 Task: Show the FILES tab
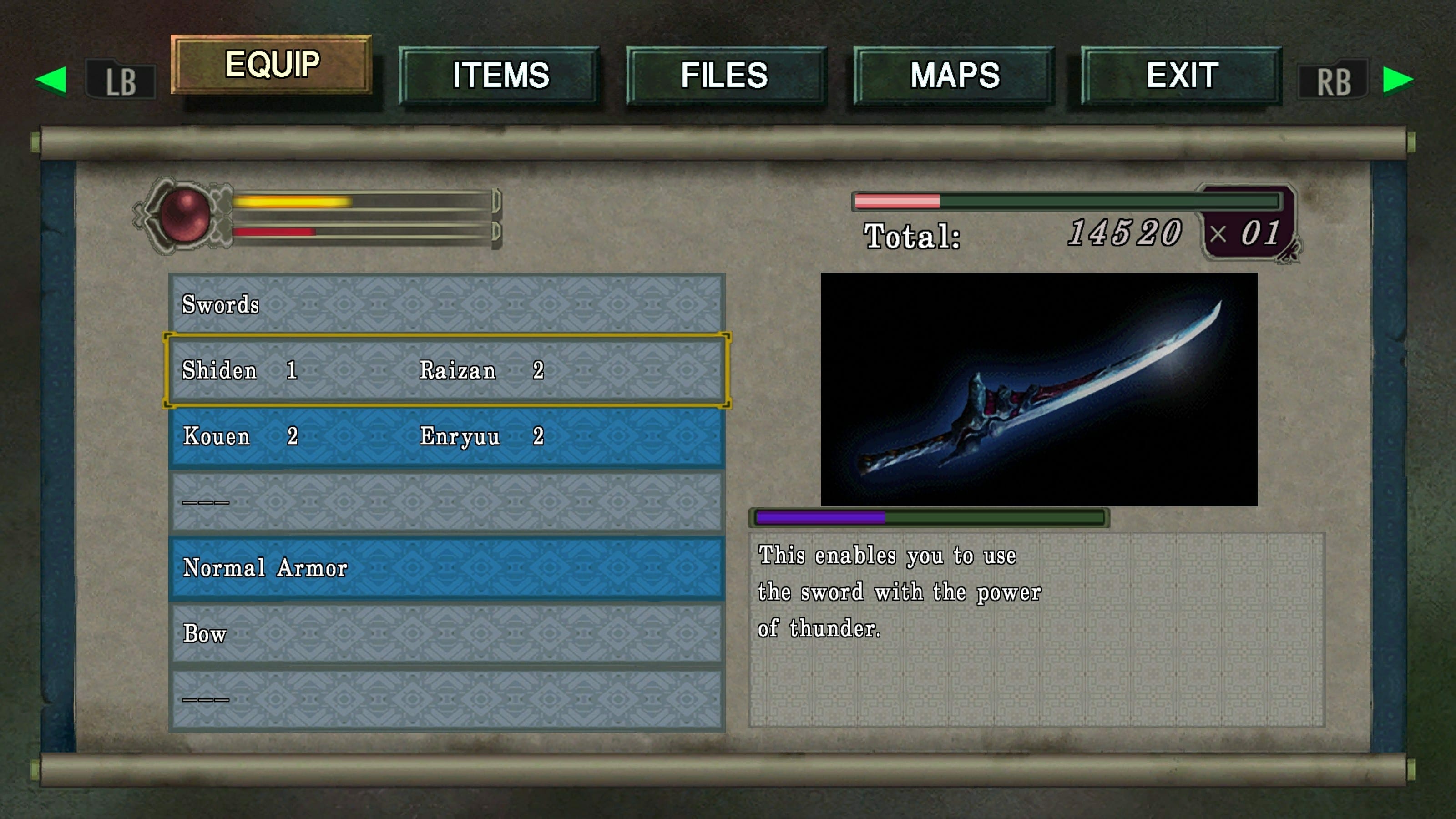[x=725, y=75]
